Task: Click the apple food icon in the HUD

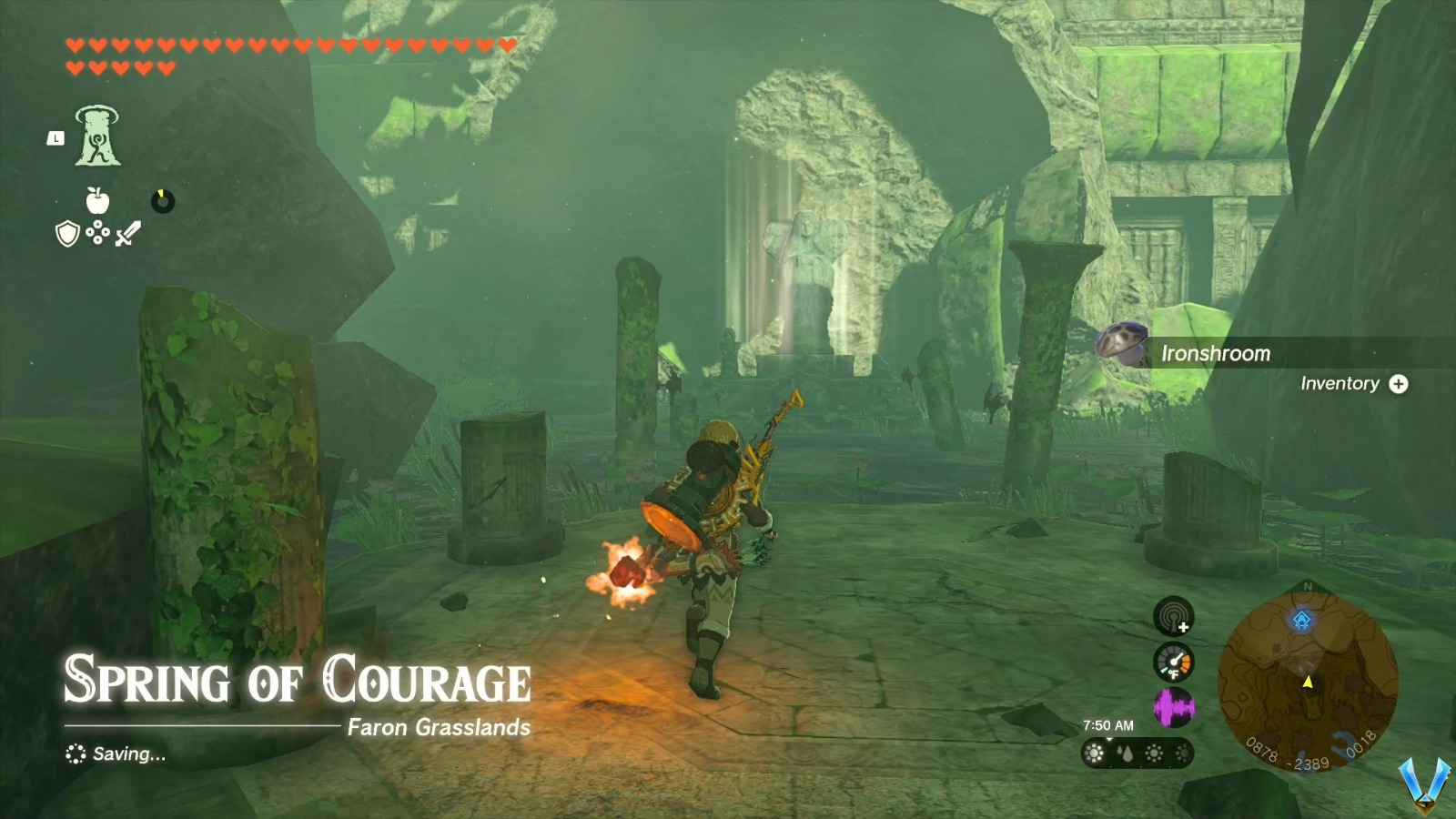Action: click(x=97, y=199)
